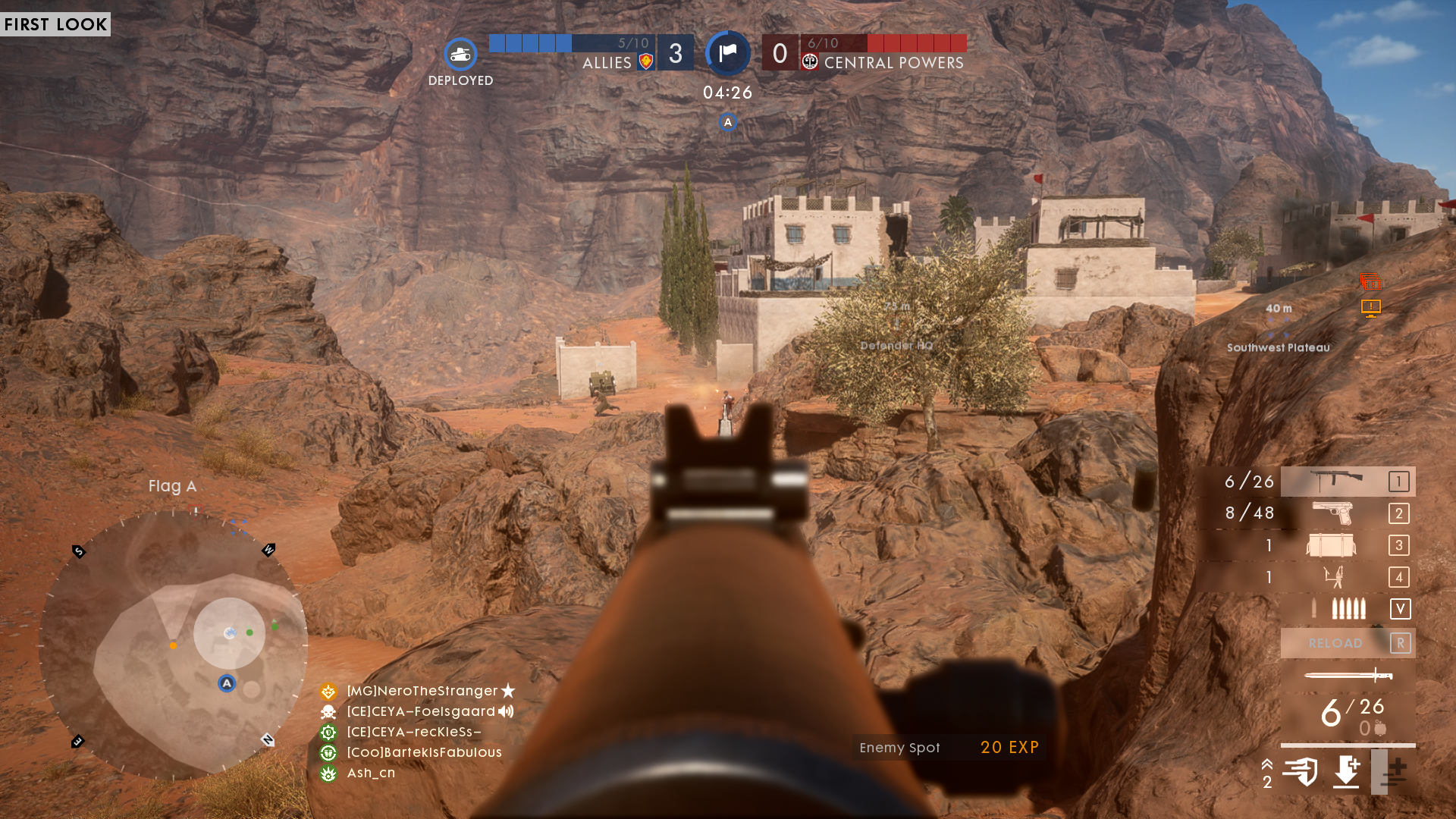Select the Deployed tank status icon
Image resolution: width=1456 pixels, height=819 pixels.
460,55
